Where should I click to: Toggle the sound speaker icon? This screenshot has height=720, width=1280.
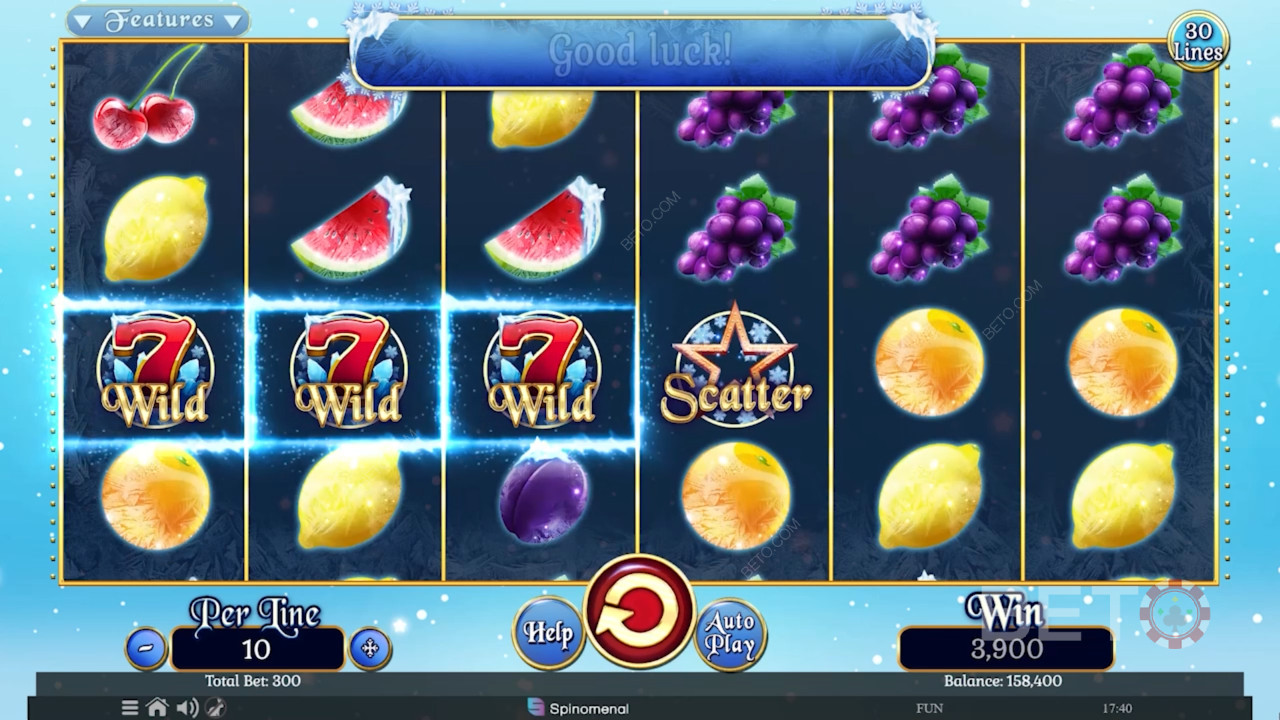(x=187, y=708)
